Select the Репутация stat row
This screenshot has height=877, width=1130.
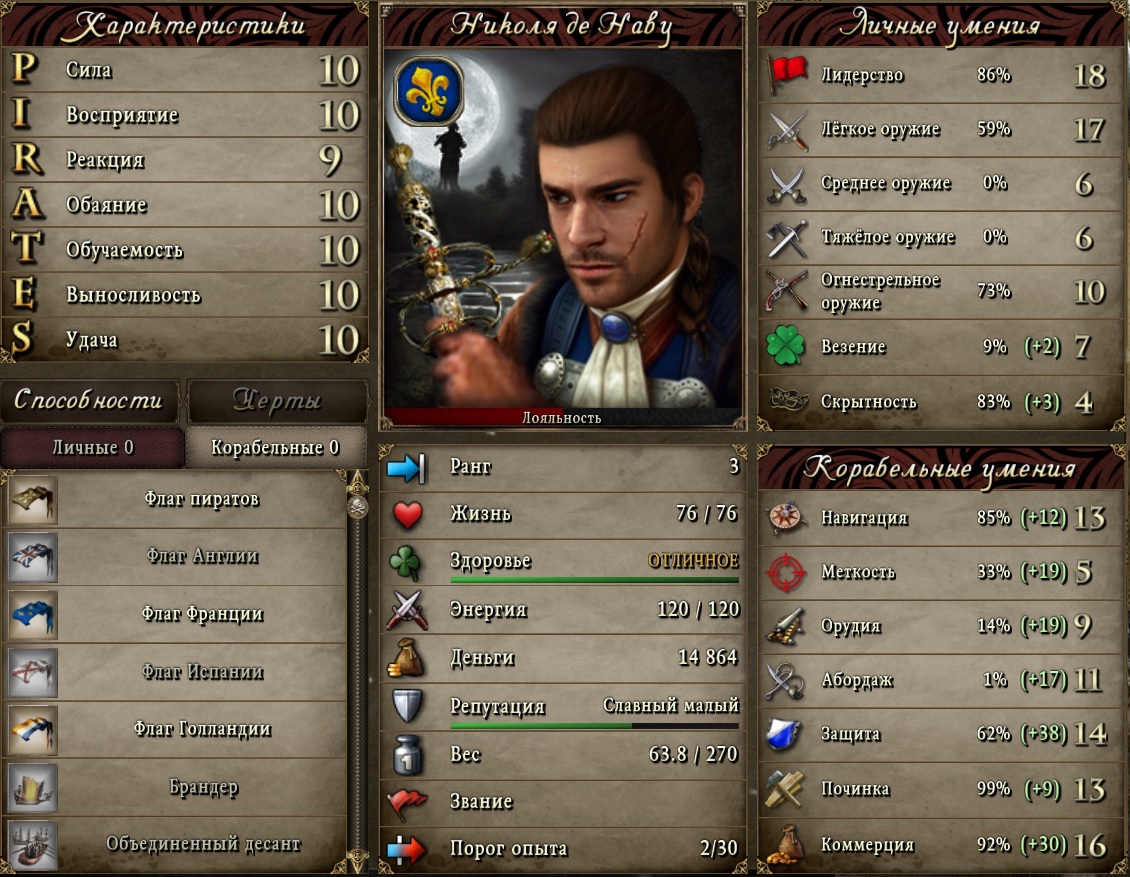(x=563, y=707)
